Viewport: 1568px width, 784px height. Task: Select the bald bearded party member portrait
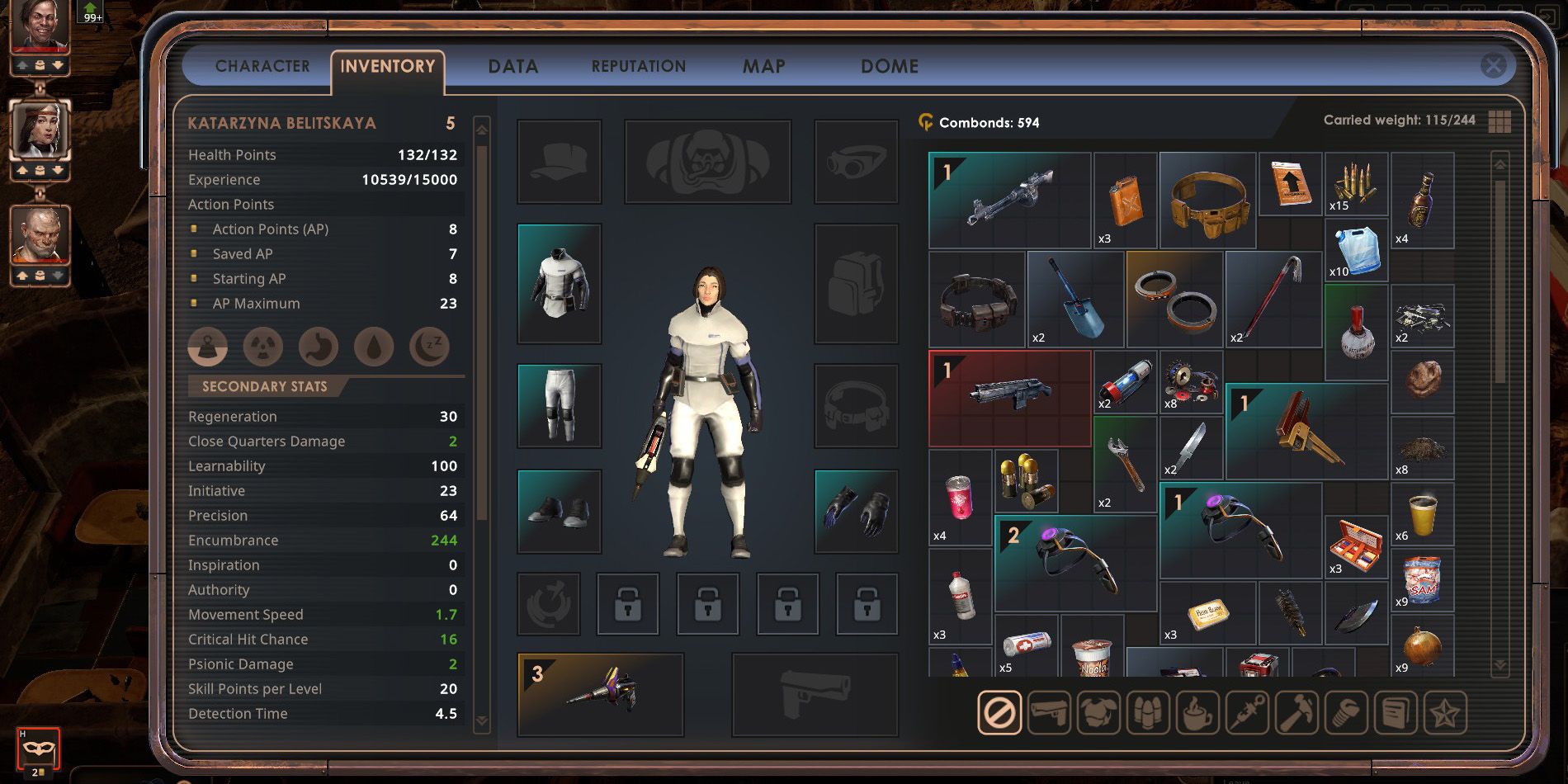pyautogui.click(x=40, y=236)
